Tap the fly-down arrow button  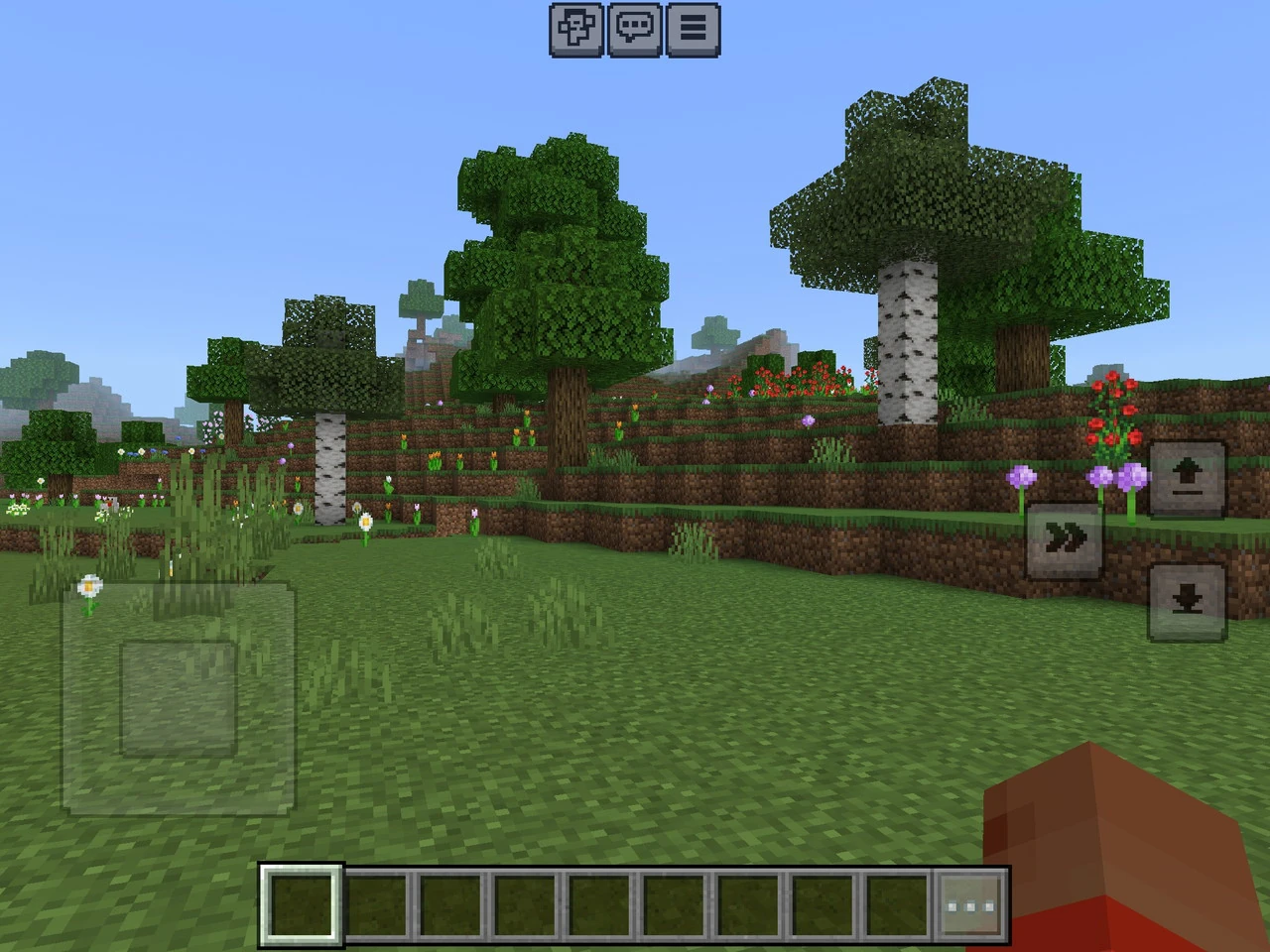(1188, 601)
